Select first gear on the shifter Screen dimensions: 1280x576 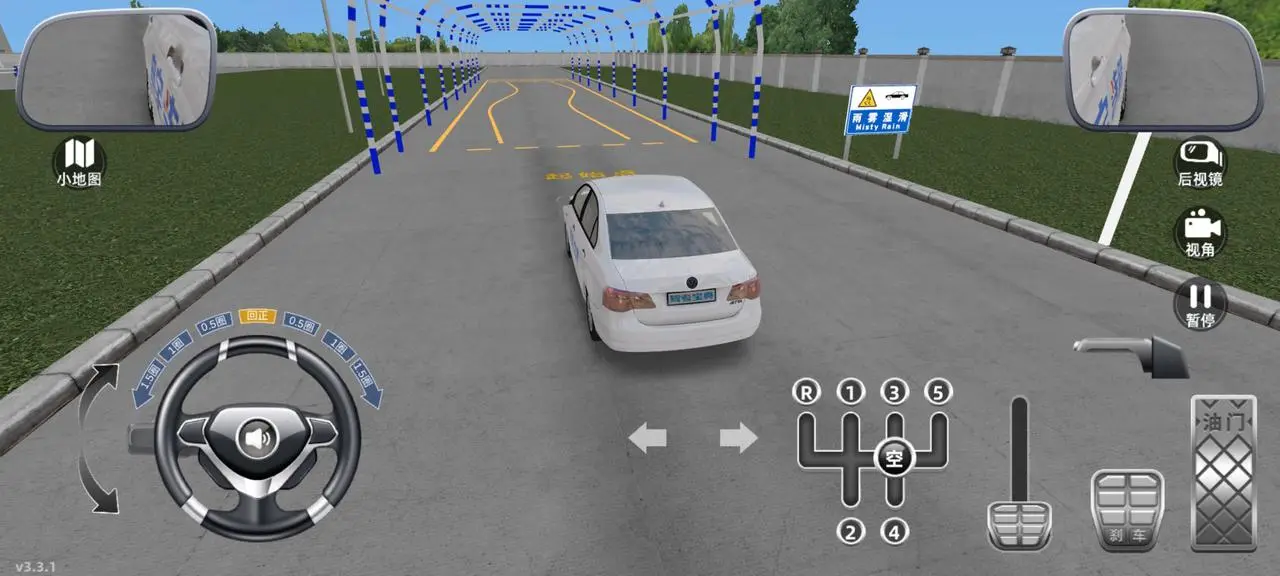click(850, 391)
